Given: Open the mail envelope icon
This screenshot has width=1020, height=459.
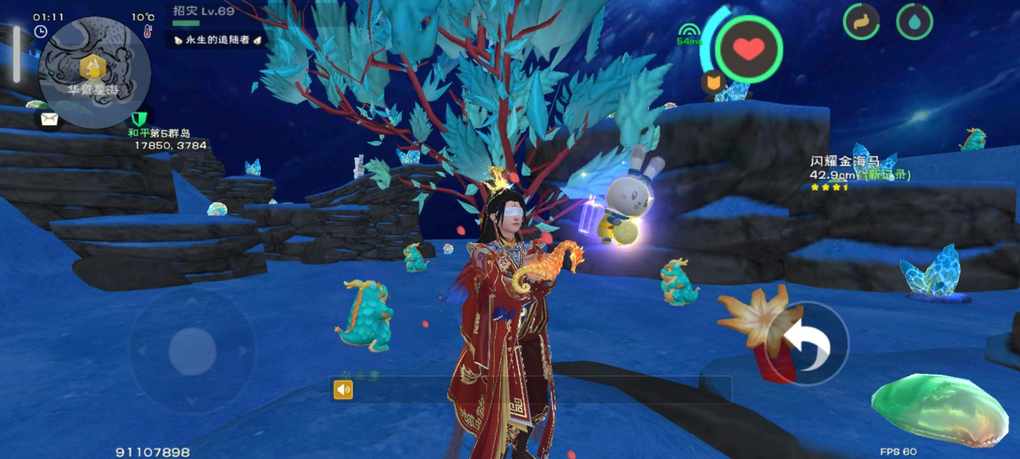Looking at the screenshot, I should click(47, 119).
